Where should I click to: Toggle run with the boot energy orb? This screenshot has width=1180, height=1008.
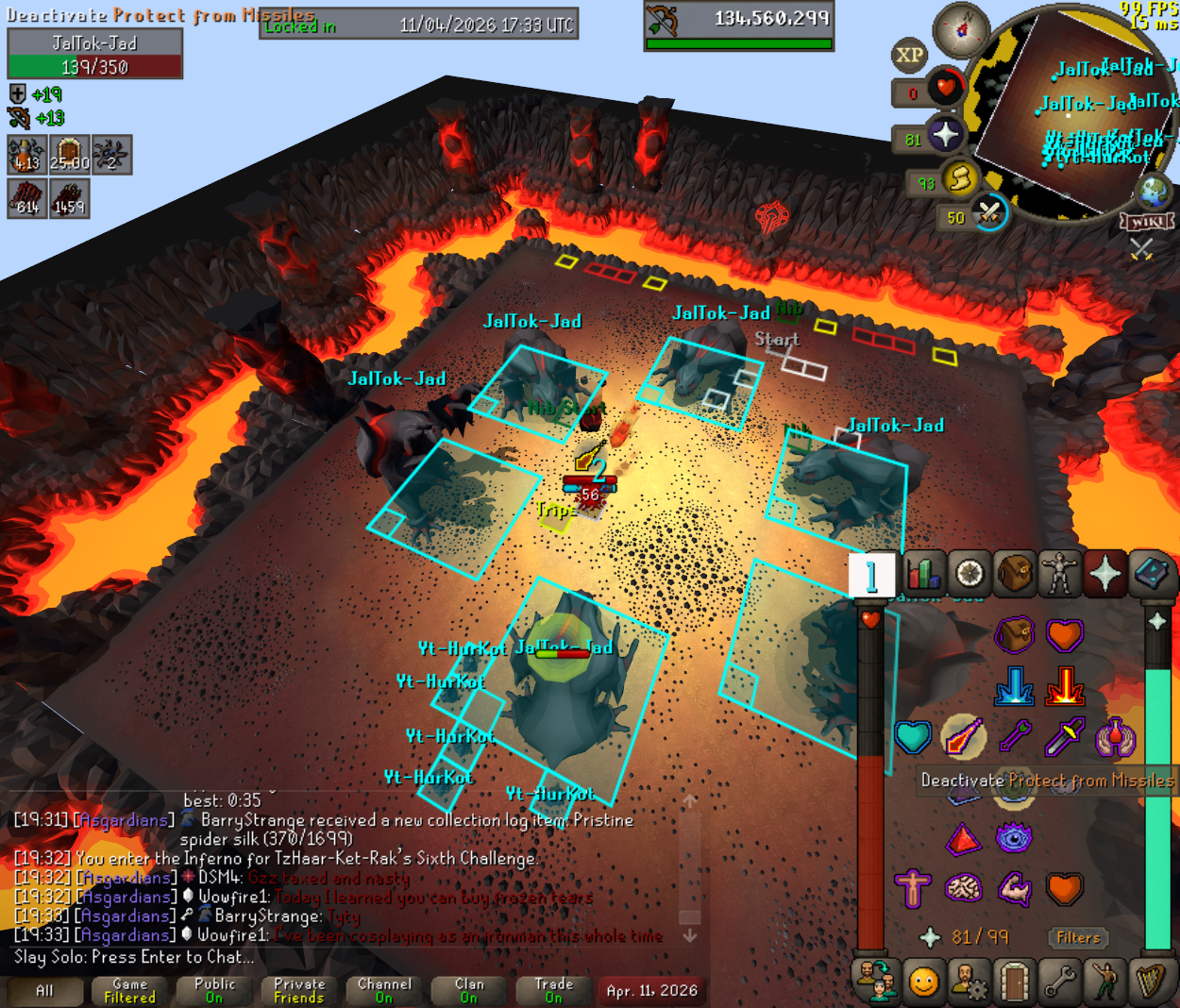coord(959,178)
